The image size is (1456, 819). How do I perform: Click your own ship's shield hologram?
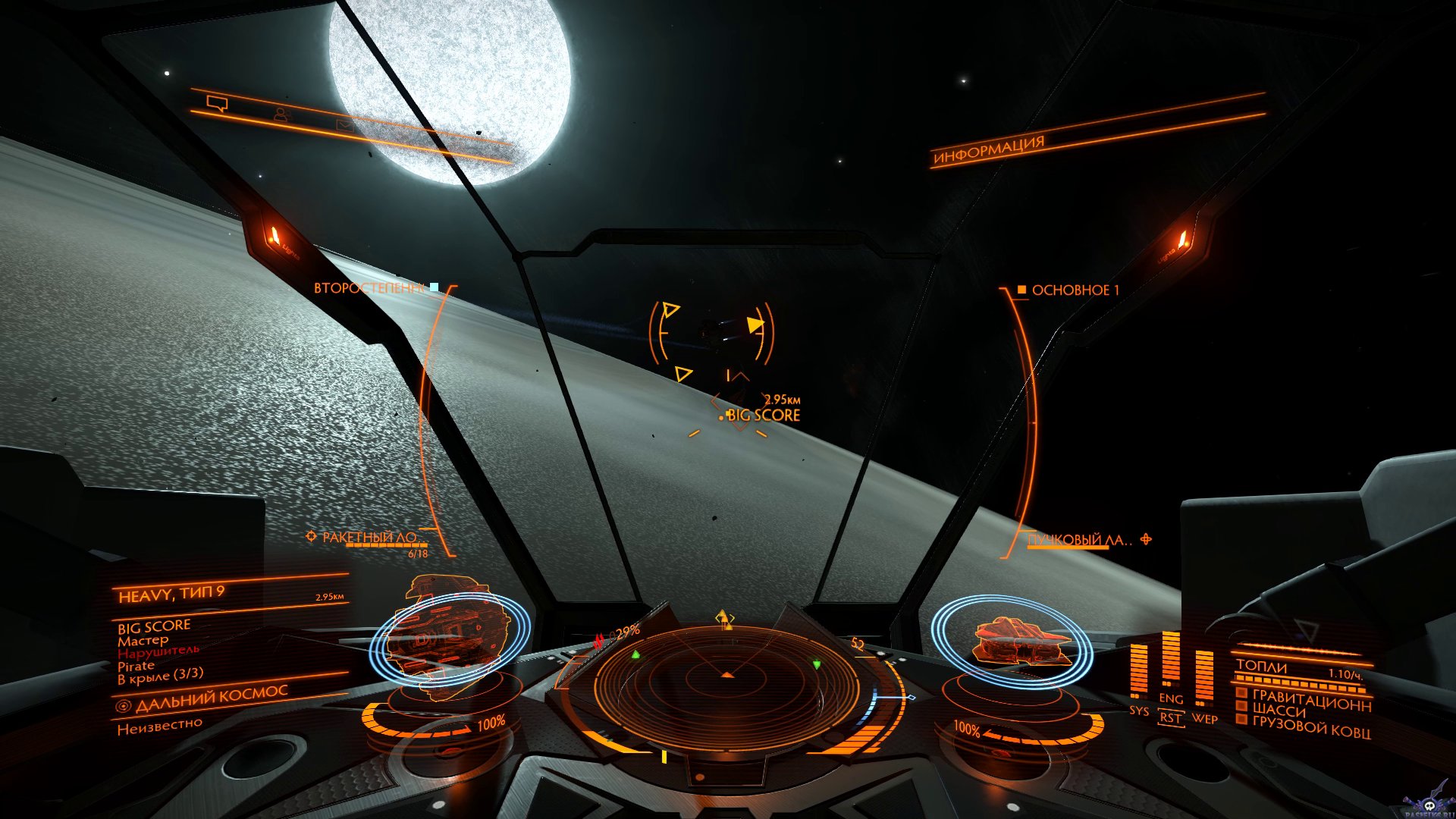pyautogui.click(x=1012, y=641)
